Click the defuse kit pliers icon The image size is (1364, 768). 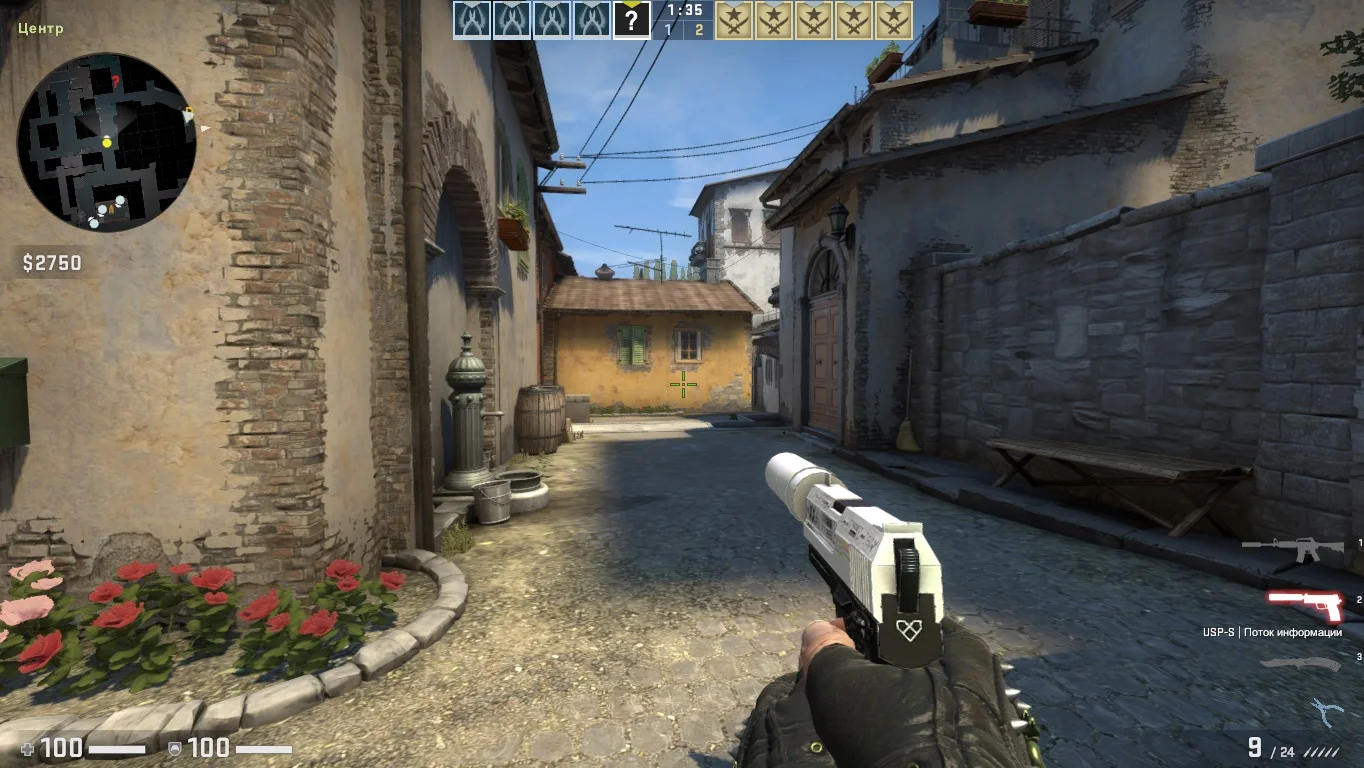click(1326, 713)
